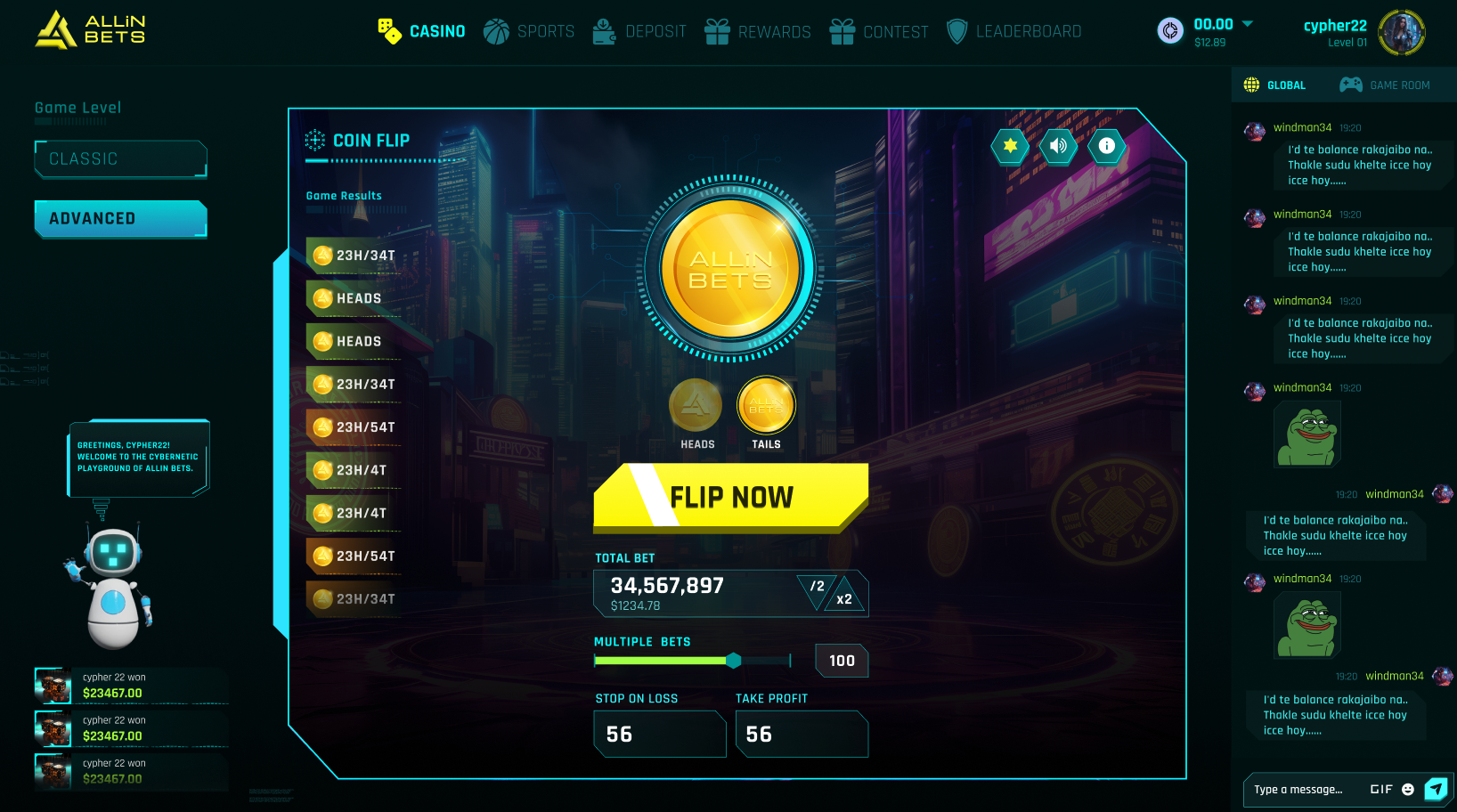The height and width of the screenshot is (812, 1457).
Task: Select the ADVANCED game level tab
Action: [x=120, y=218]
